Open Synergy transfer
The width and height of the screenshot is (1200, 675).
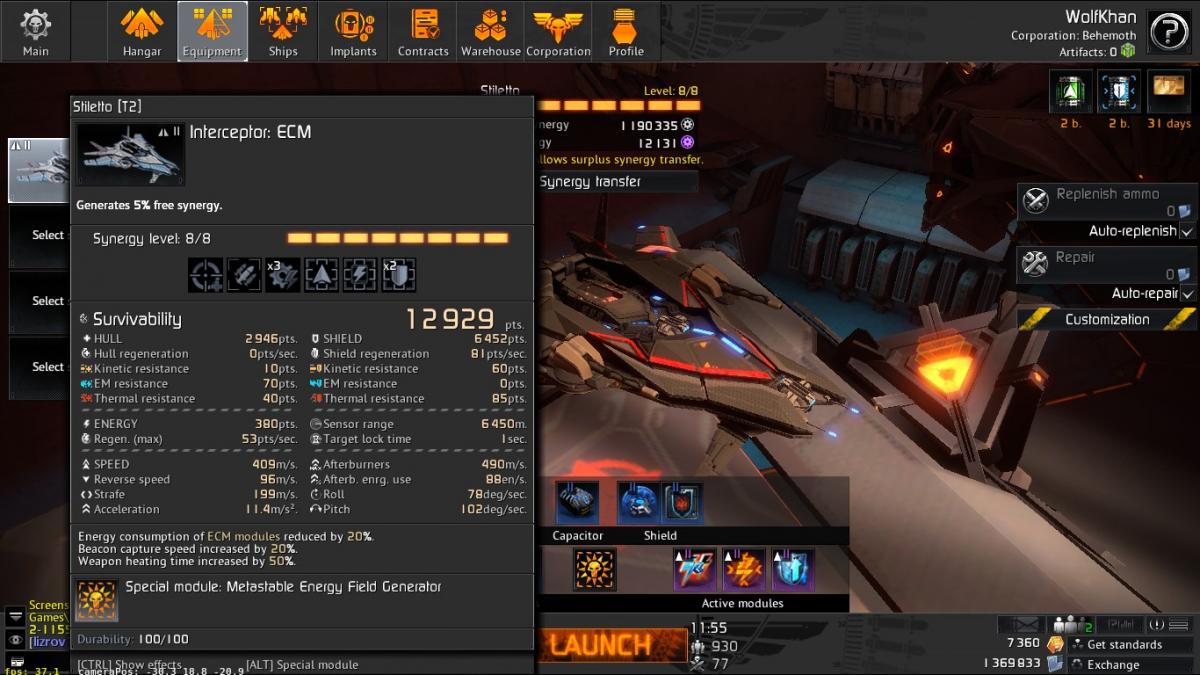pyautogui.click(x=616, y=182)
